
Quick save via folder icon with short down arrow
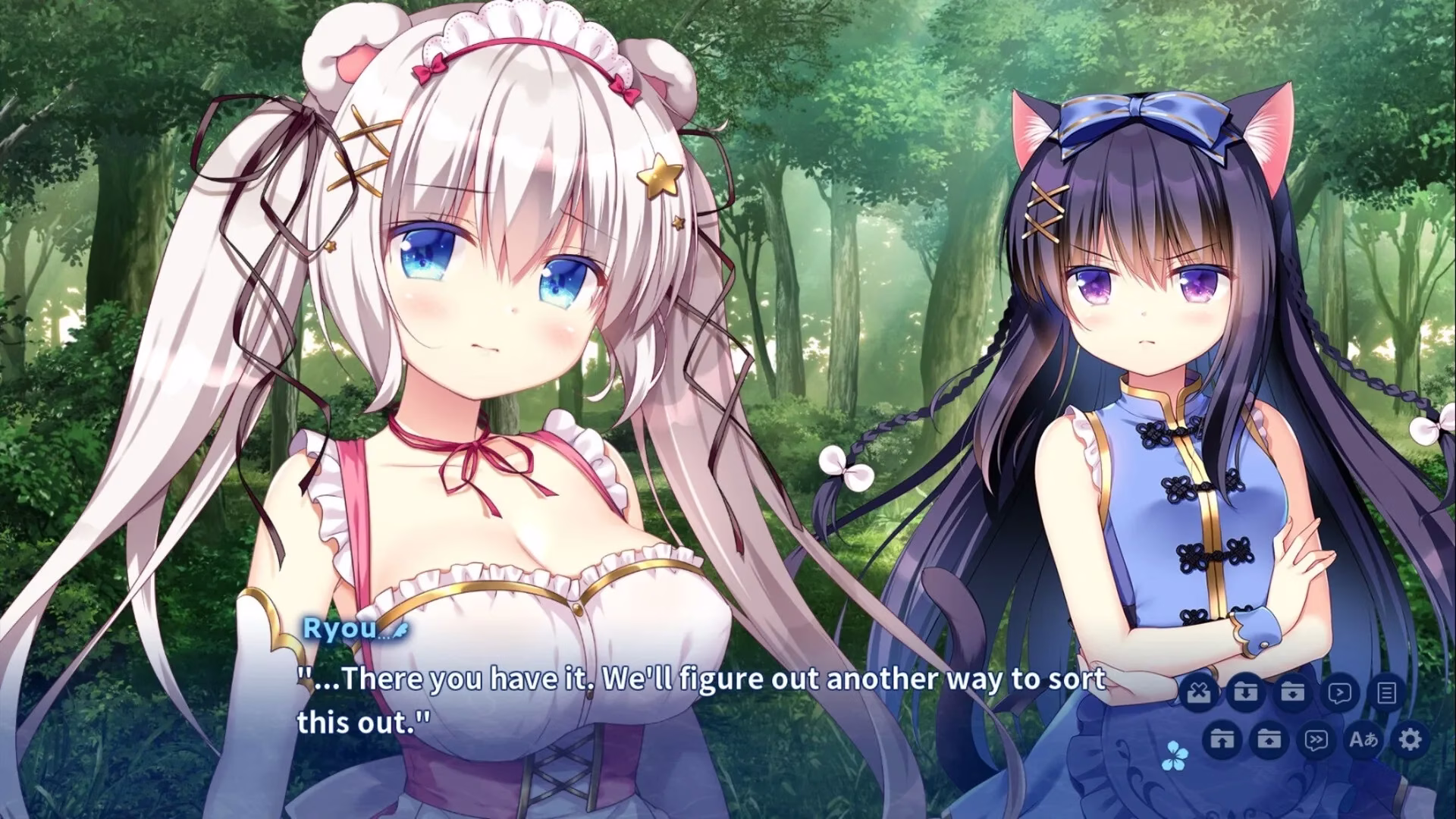[x=1293, y=692]
